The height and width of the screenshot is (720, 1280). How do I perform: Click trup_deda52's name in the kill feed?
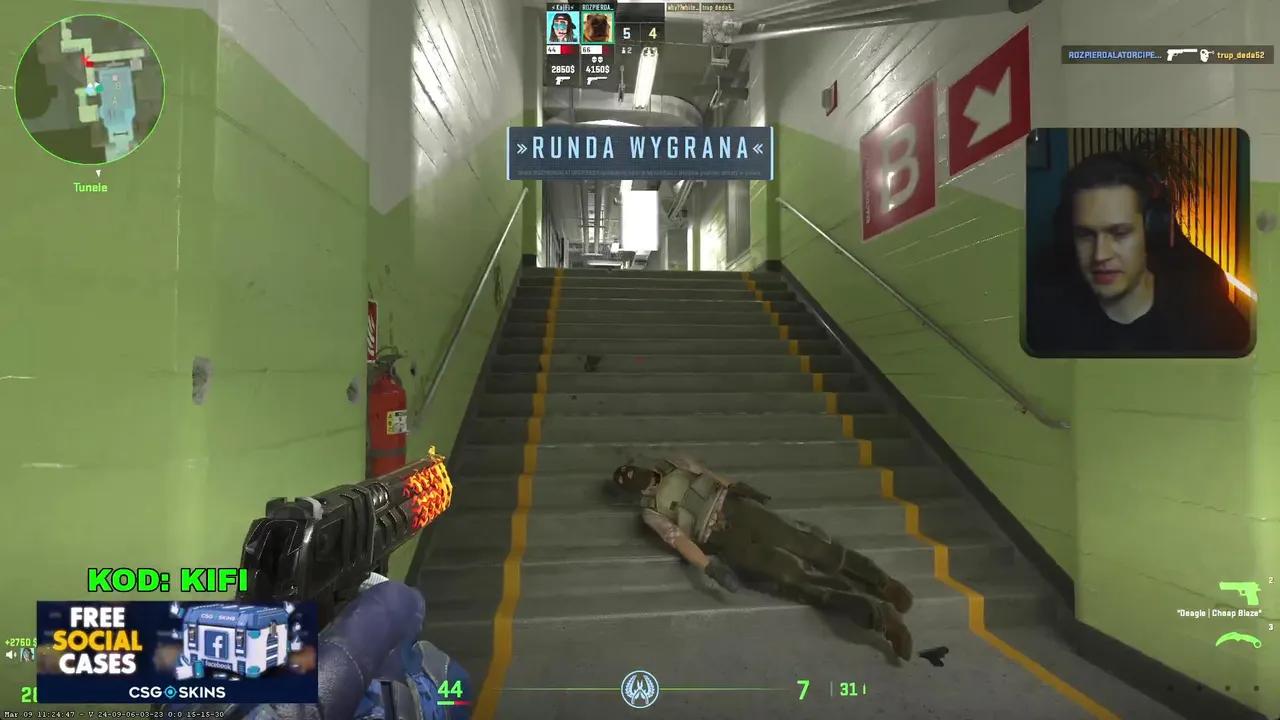click(1241, 56)
